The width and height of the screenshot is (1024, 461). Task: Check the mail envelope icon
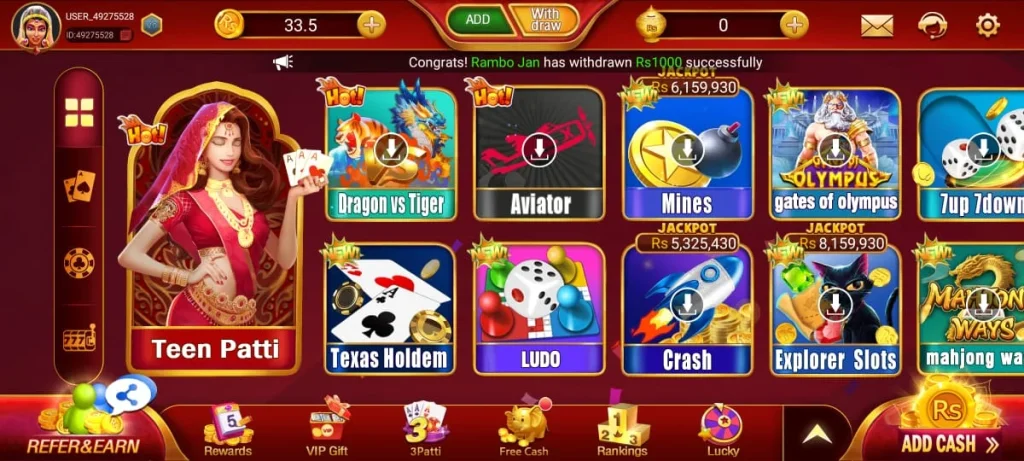point(877,25)
